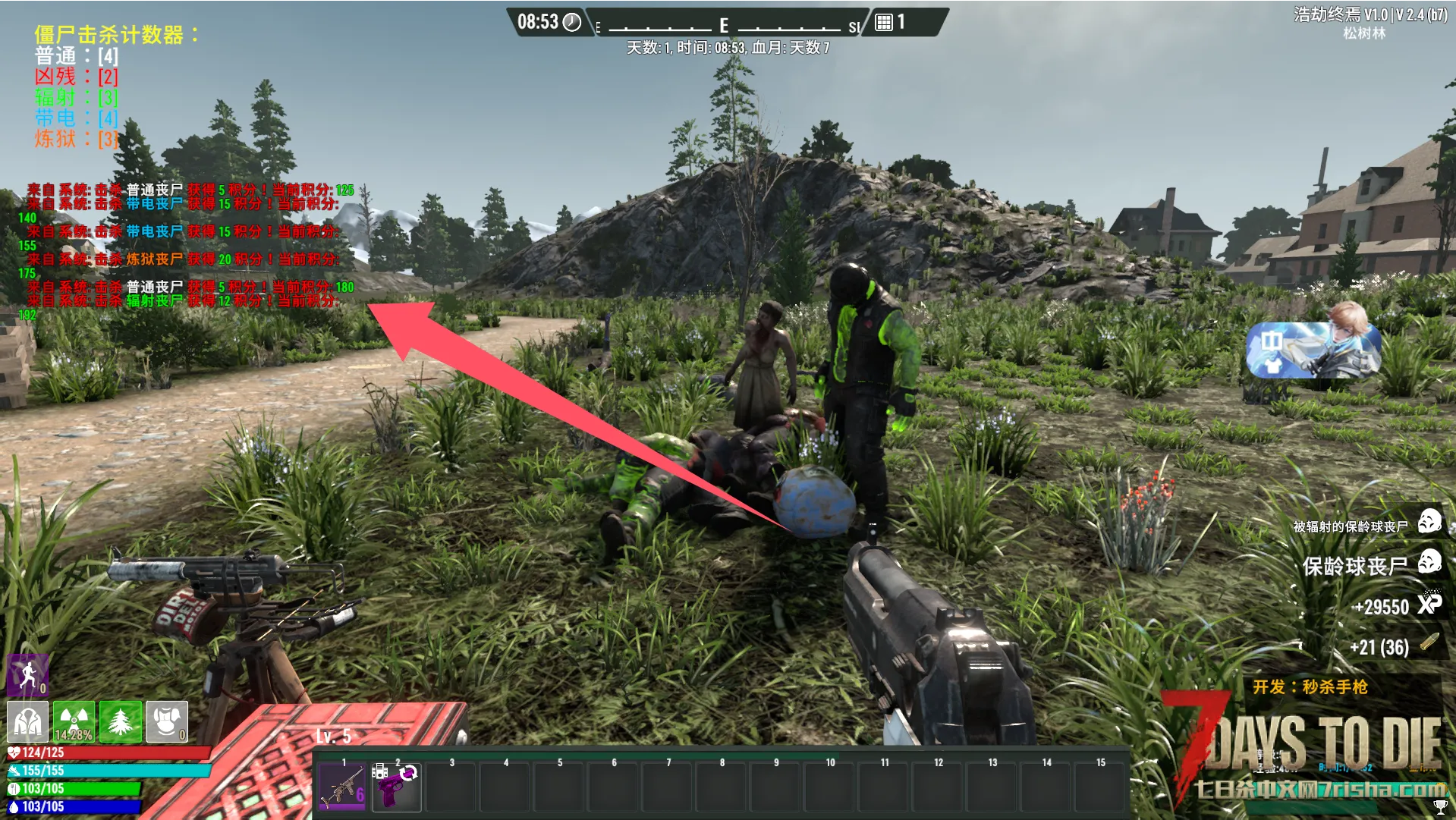Open the jacket clothing status icon
Screen dimensions: 1456x820
coord(27,721)
